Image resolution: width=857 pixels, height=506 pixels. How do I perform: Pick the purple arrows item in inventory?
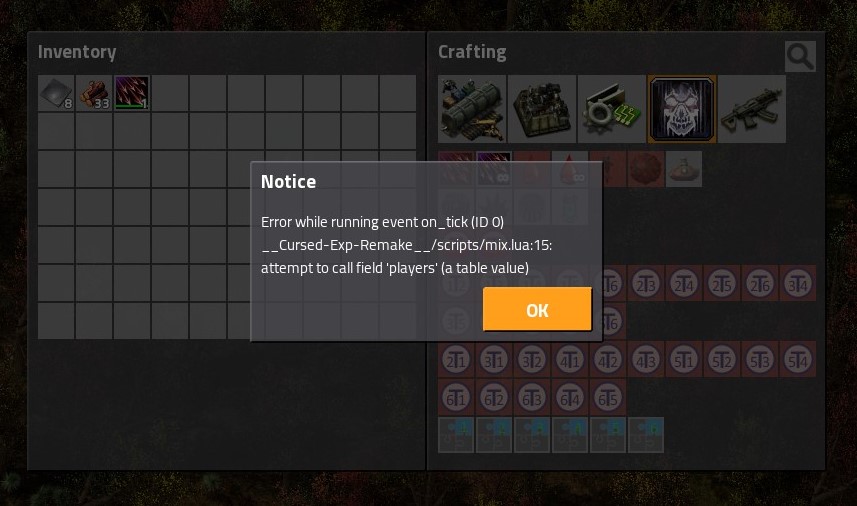pyautogui.click(x=131, y=93)
